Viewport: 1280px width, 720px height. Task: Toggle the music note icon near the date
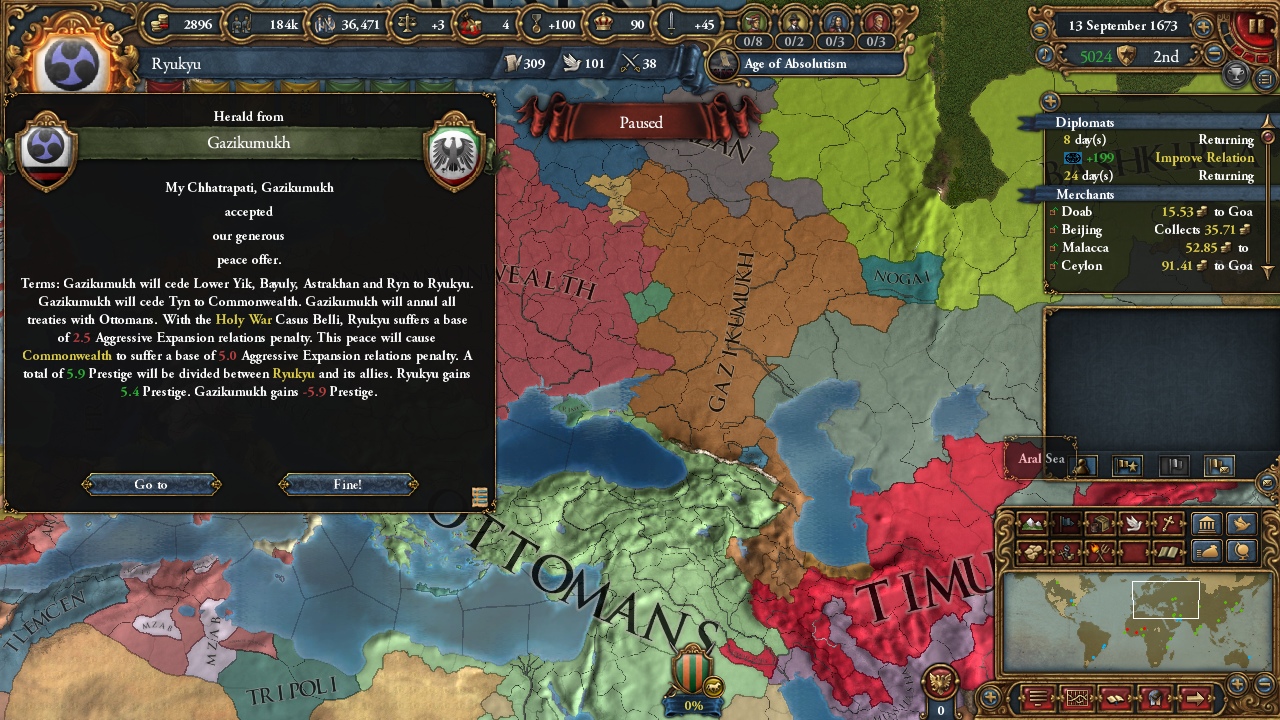point(1044,53)
